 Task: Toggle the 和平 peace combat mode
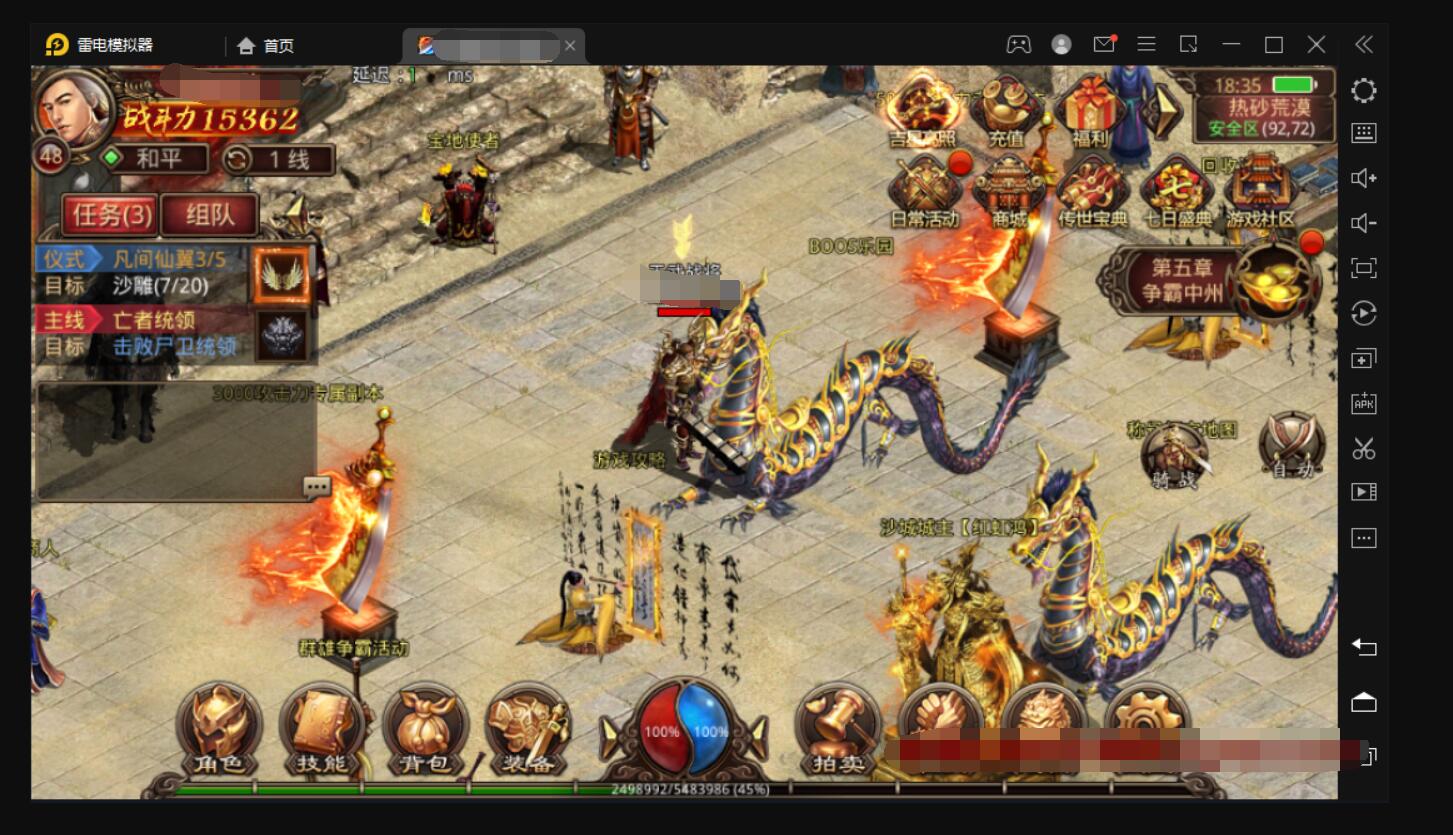156,158
